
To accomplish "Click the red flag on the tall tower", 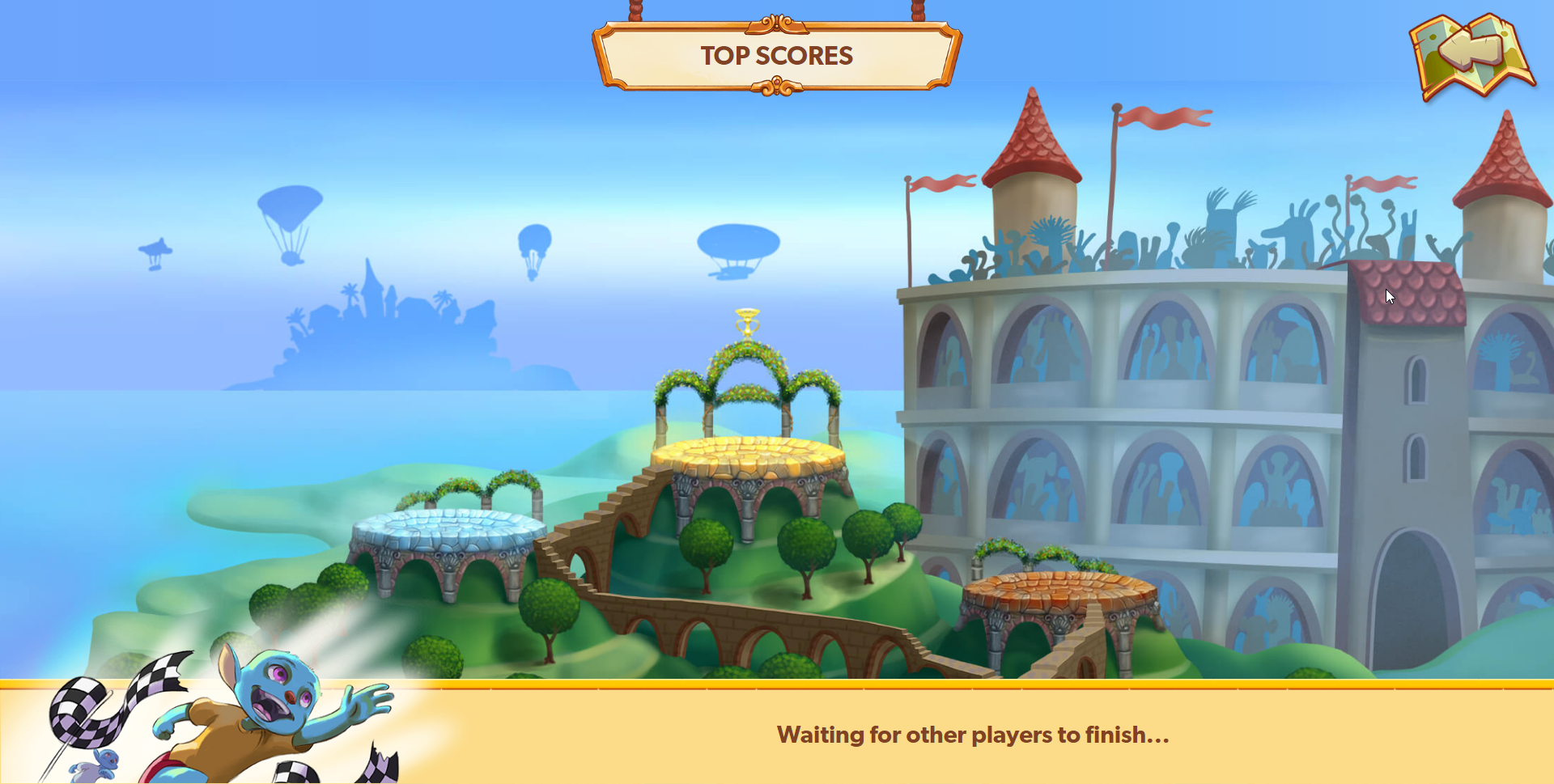I will (1161, 120).
